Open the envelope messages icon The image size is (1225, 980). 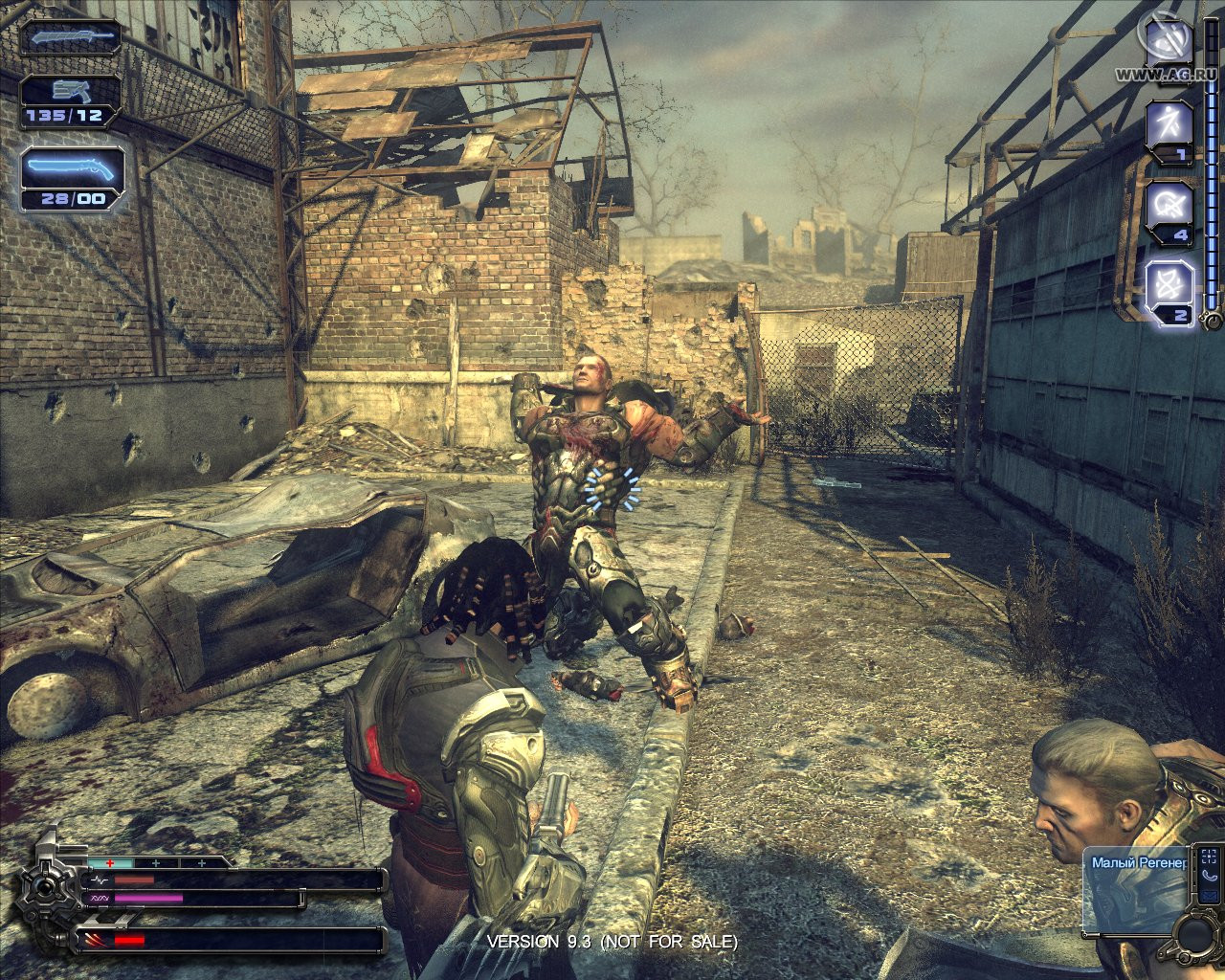tap(1211, 897)
